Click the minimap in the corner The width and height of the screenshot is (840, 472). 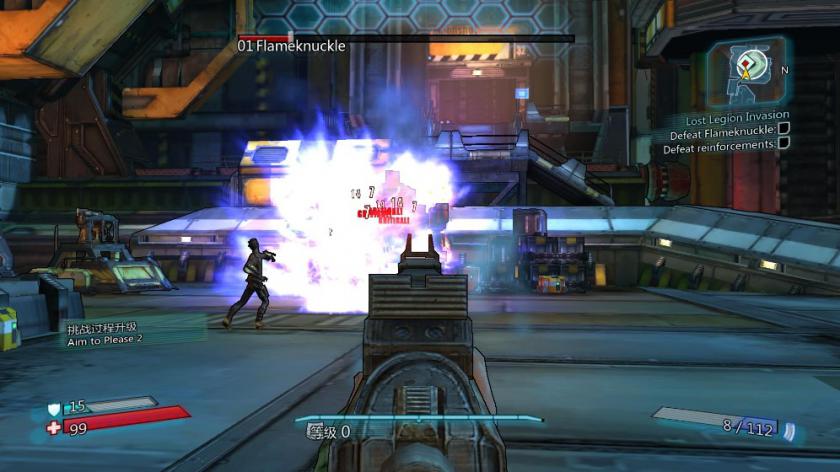coord(746,71)
